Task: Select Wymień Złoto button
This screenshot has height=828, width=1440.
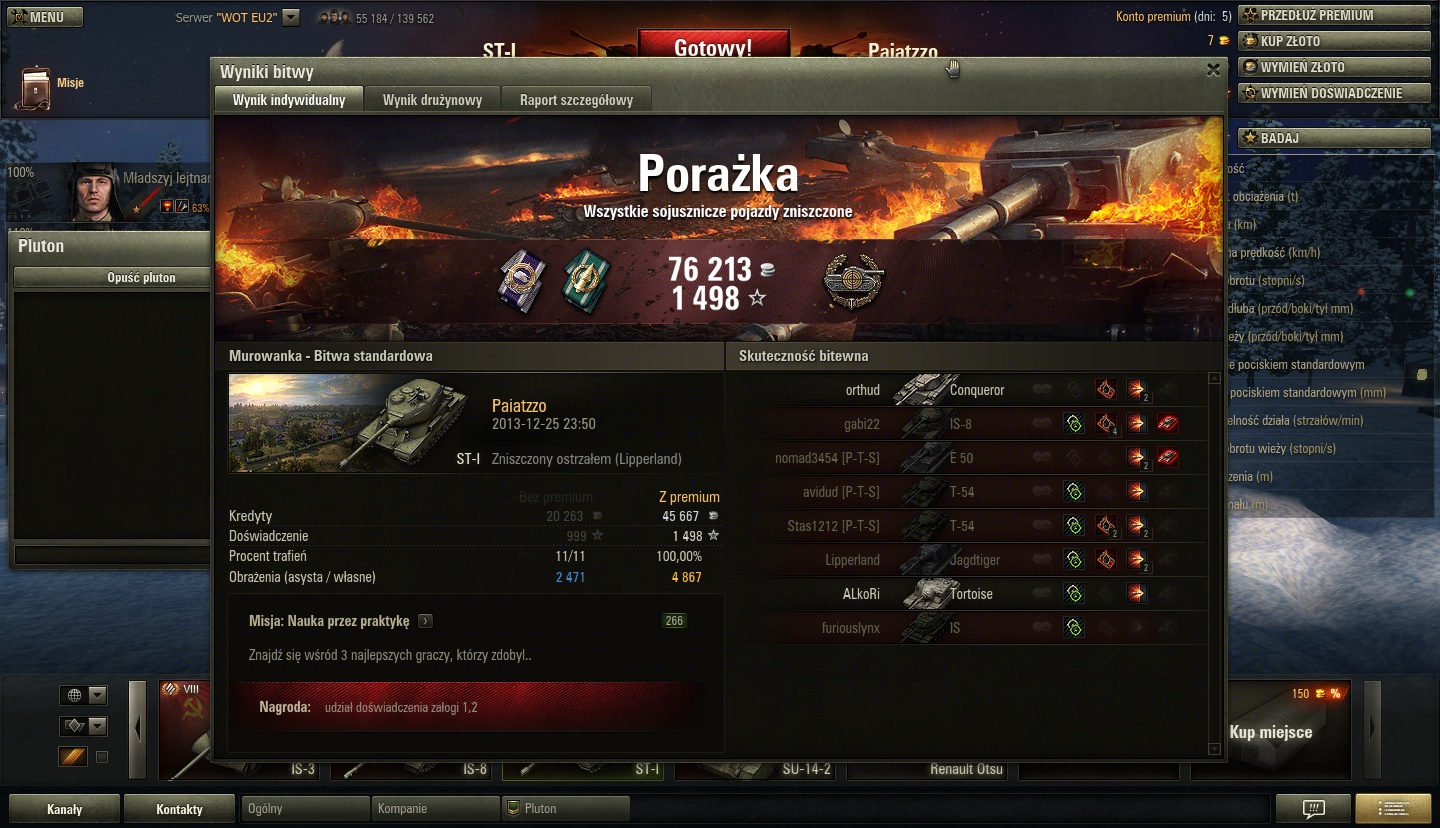Action: coord(1334,67)
